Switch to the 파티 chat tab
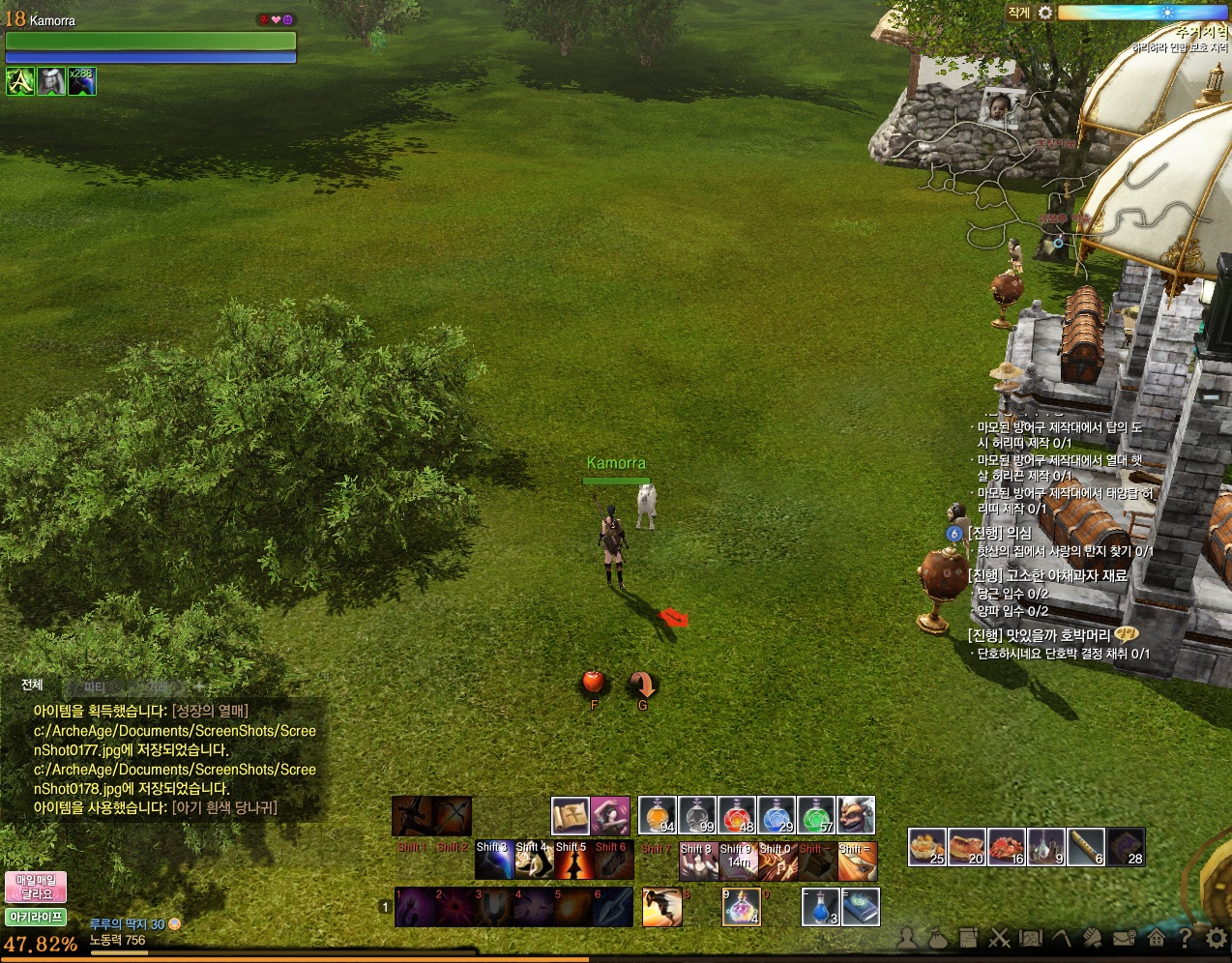Image resolution: width=1232 pixels, height=963 pixels. 94,686
